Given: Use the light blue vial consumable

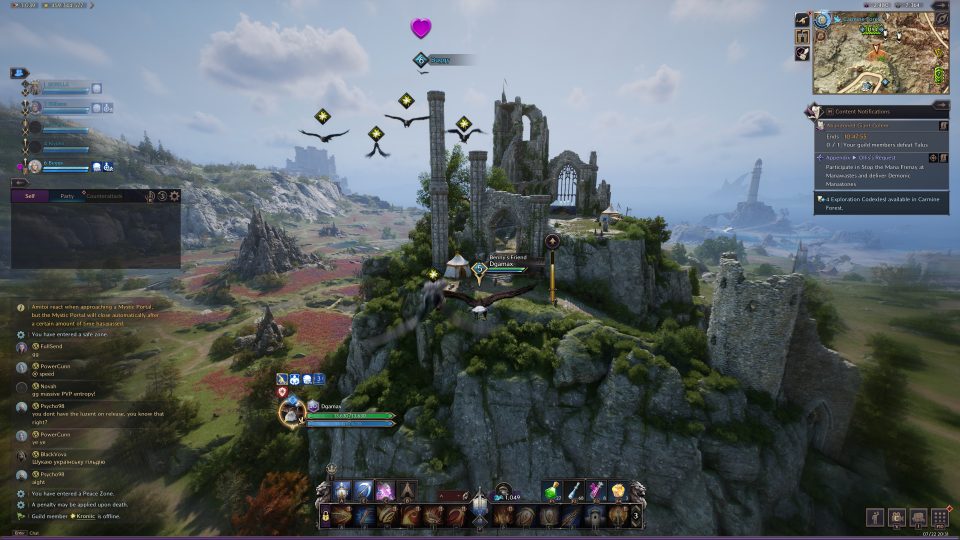Looking at the screenshot, I should pyautogui.click(x=575, y=490).
